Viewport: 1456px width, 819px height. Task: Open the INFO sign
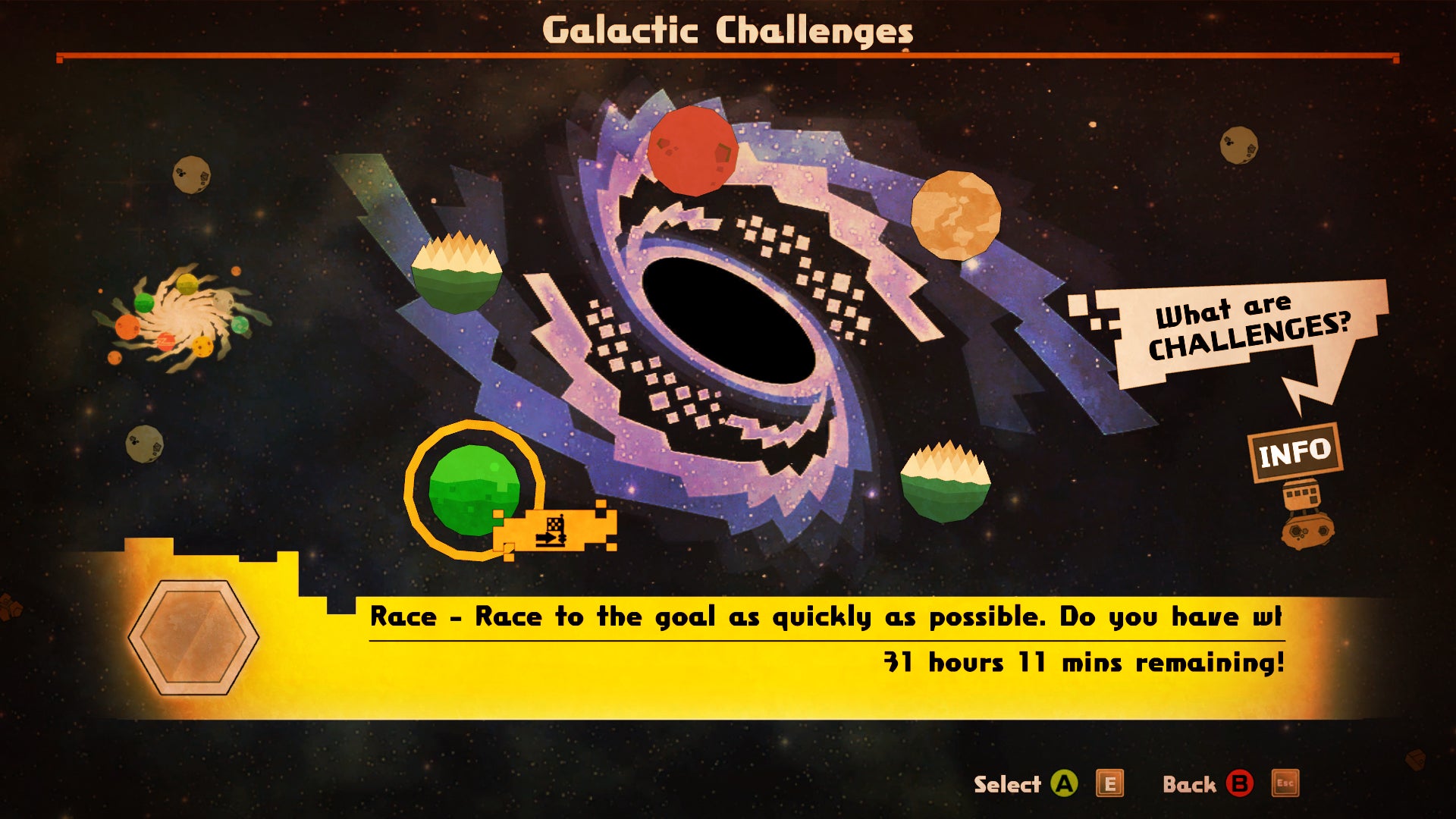1294,453
